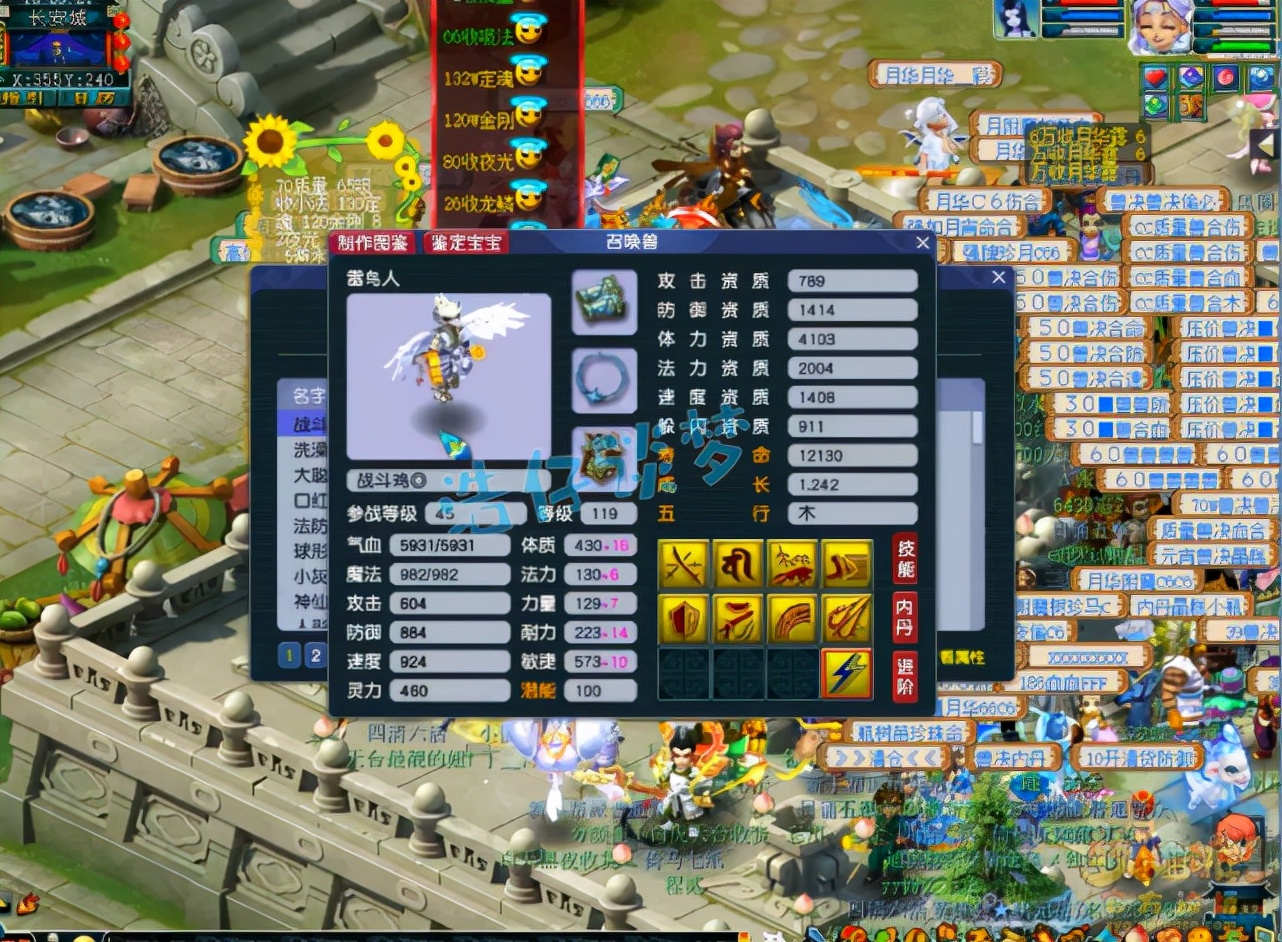Image resolution: width=1282 pixels, height=942 pixels.
Task: Switch to the 内丹 inner elixir tab
Action: click(903, 617)
